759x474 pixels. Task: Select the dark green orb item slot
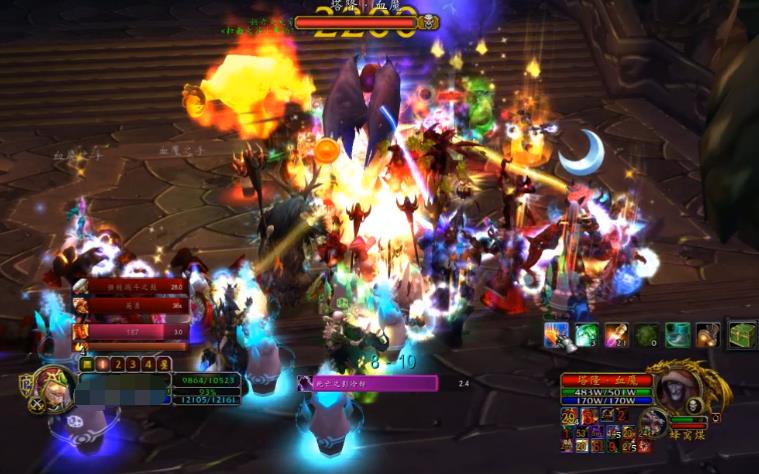coord(647,335)
